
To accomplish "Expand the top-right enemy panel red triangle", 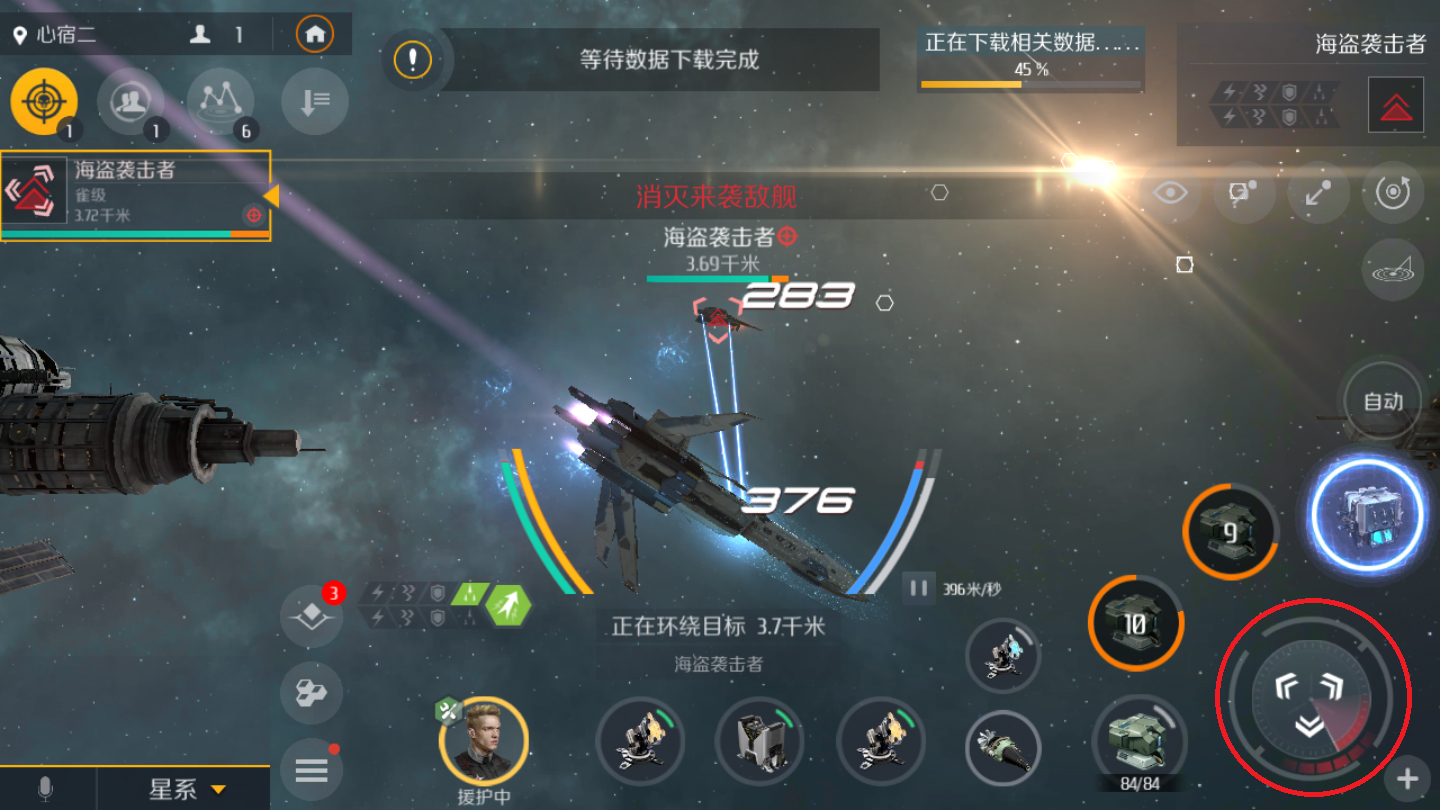I will tap(1396, 104).
